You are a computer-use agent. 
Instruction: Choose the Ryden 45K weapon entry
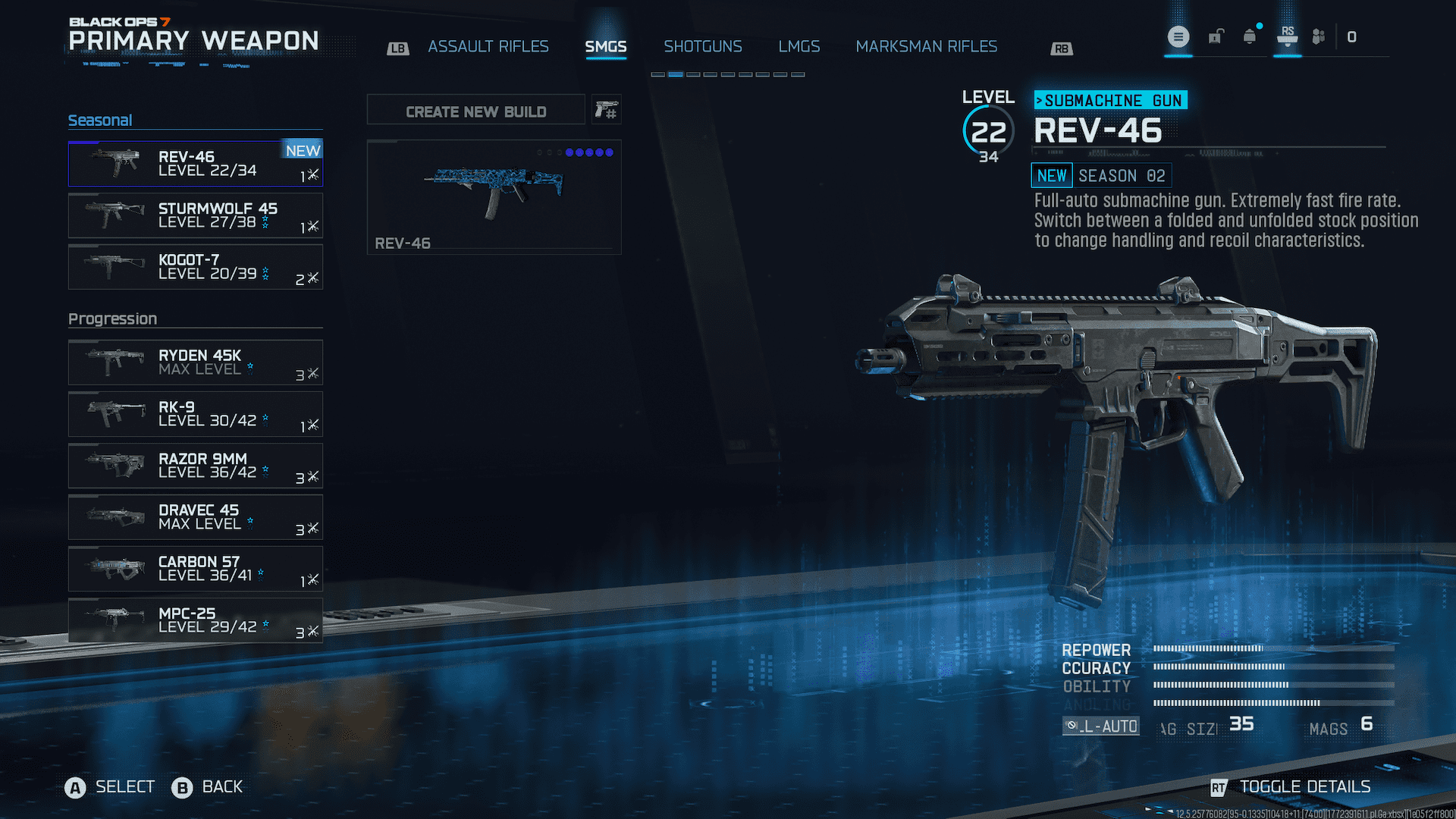195,362
